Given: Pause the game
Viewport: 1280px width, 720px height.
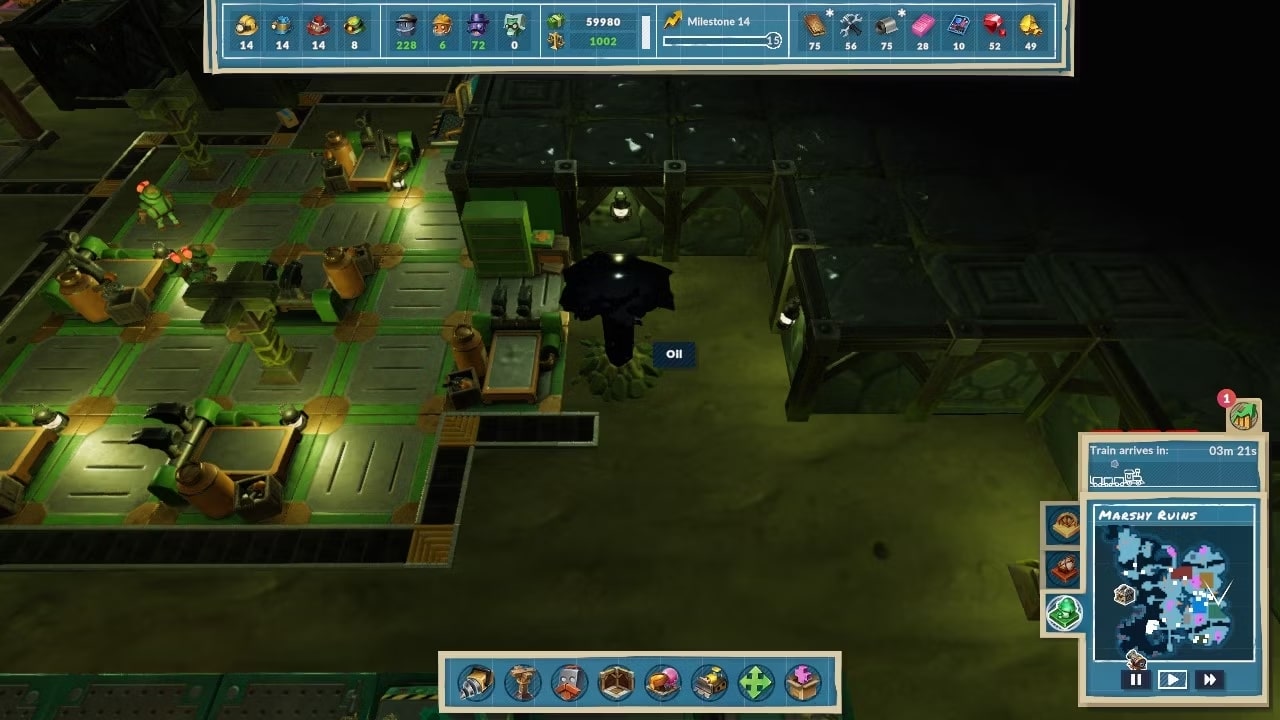Looking at the screenshot, I should click(1135, 680).
